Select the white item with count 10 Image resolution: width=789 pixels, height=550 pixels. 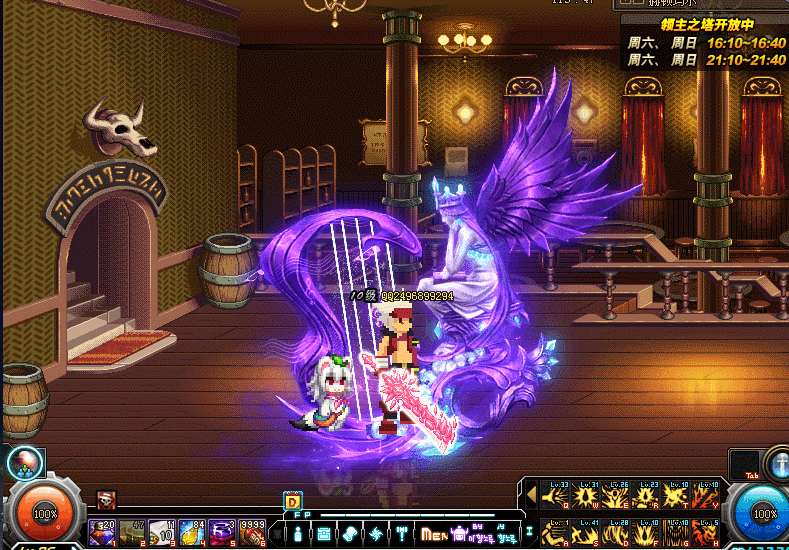163,531
